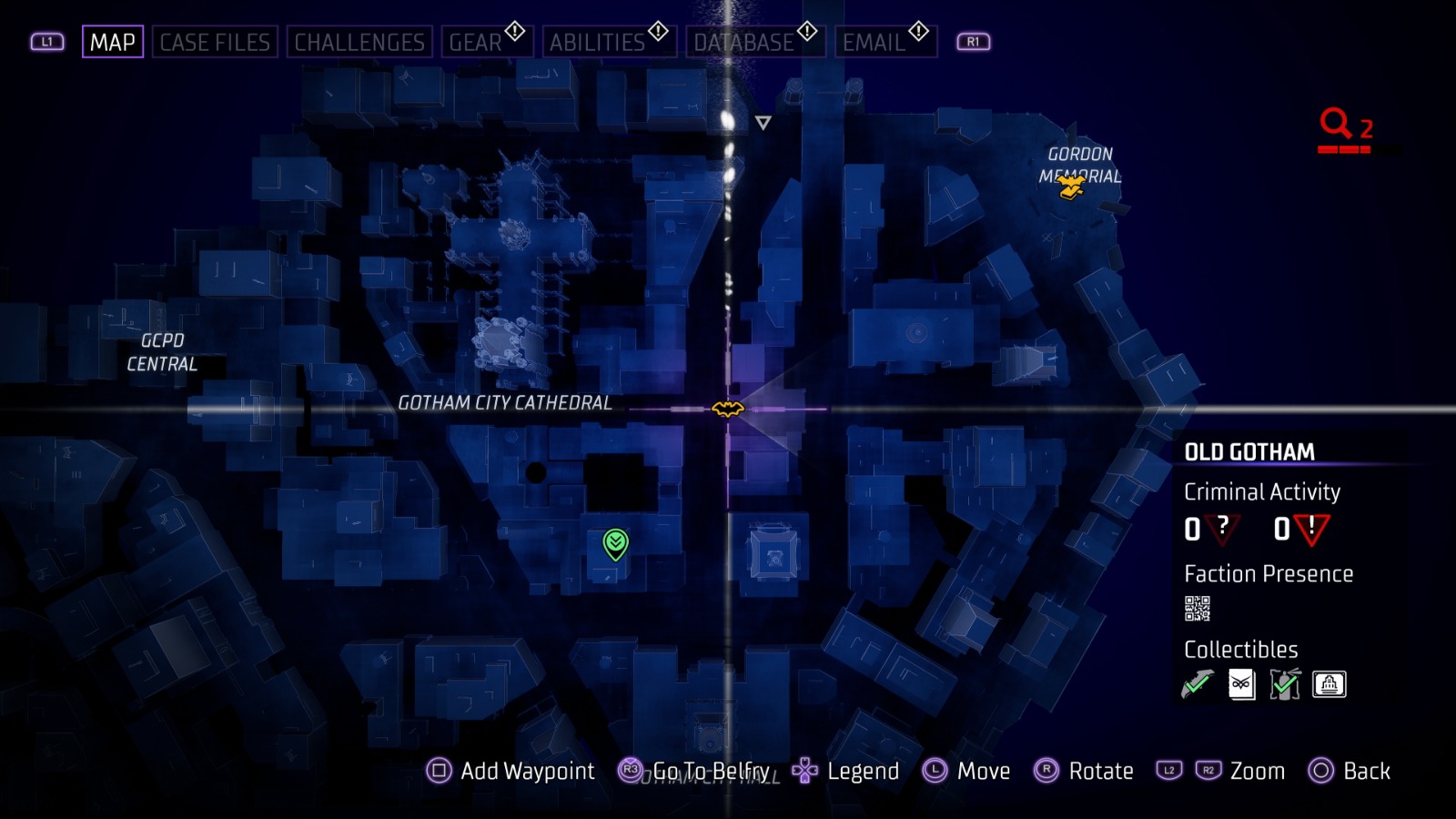
Task: Click the owl notebook collectible icon
Action: click(x=1240, y=684)
